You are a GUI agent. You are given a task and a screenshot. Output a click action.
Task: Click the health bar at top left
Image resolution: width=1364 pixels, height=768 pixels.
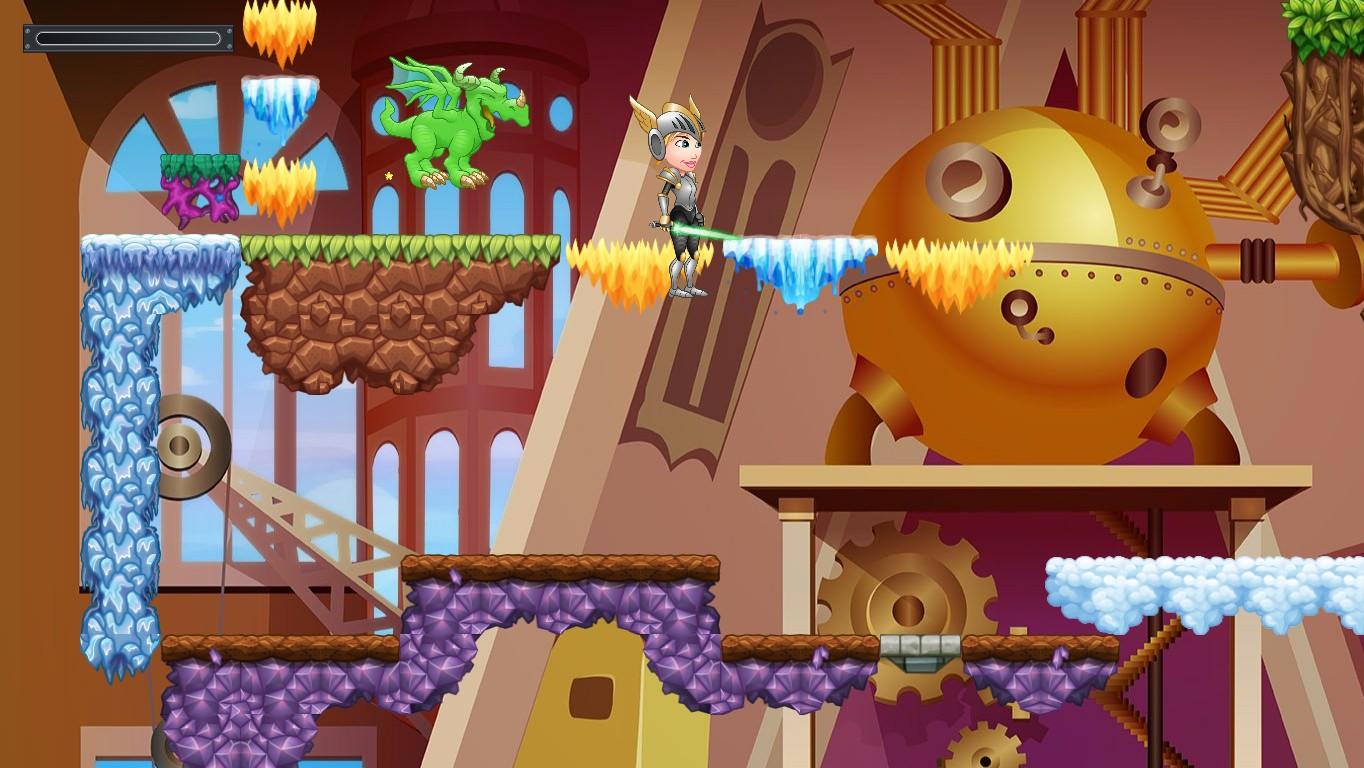(128, 38)
